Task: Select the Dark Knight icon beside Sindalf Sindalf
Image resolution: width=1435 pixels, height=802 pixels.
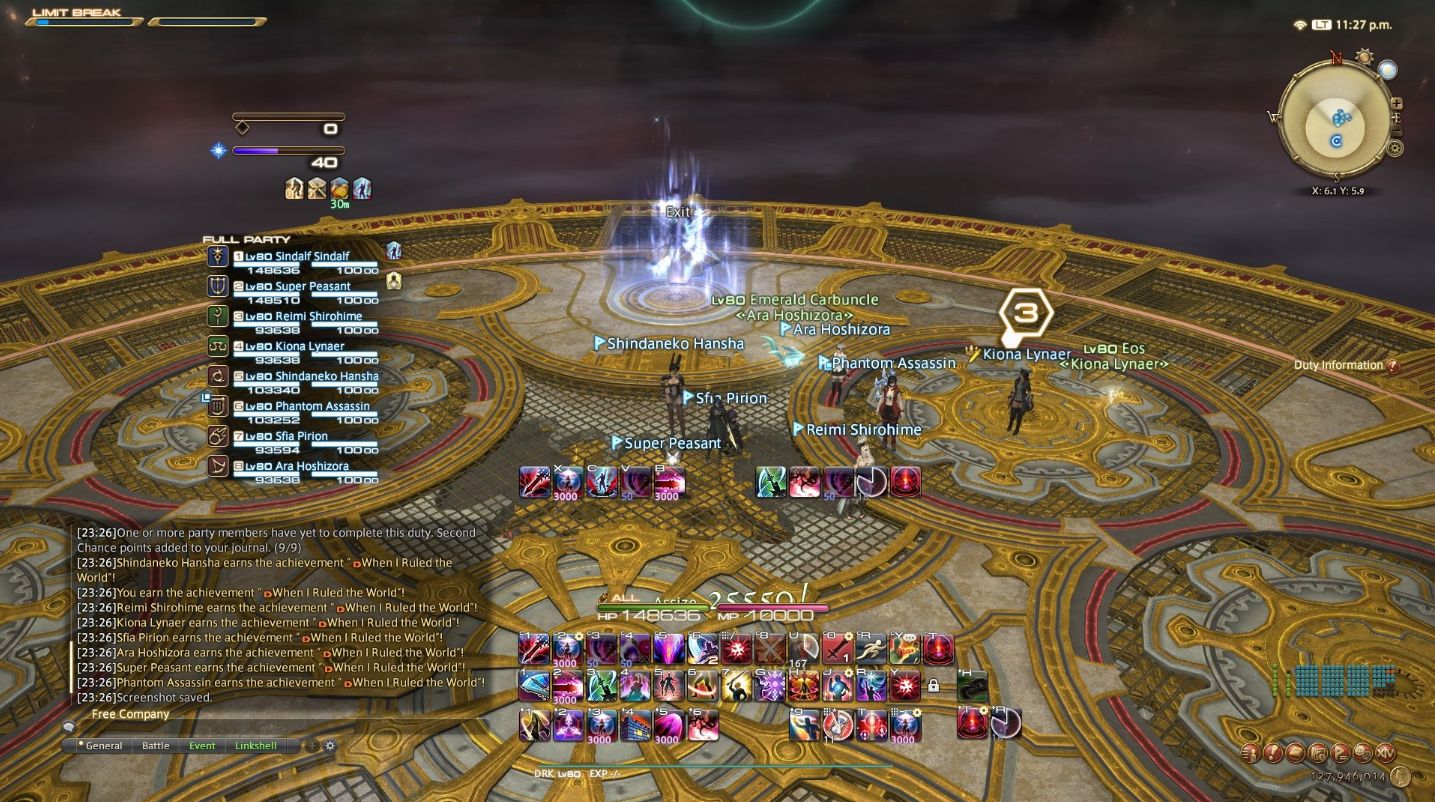Action: (220, 255)
